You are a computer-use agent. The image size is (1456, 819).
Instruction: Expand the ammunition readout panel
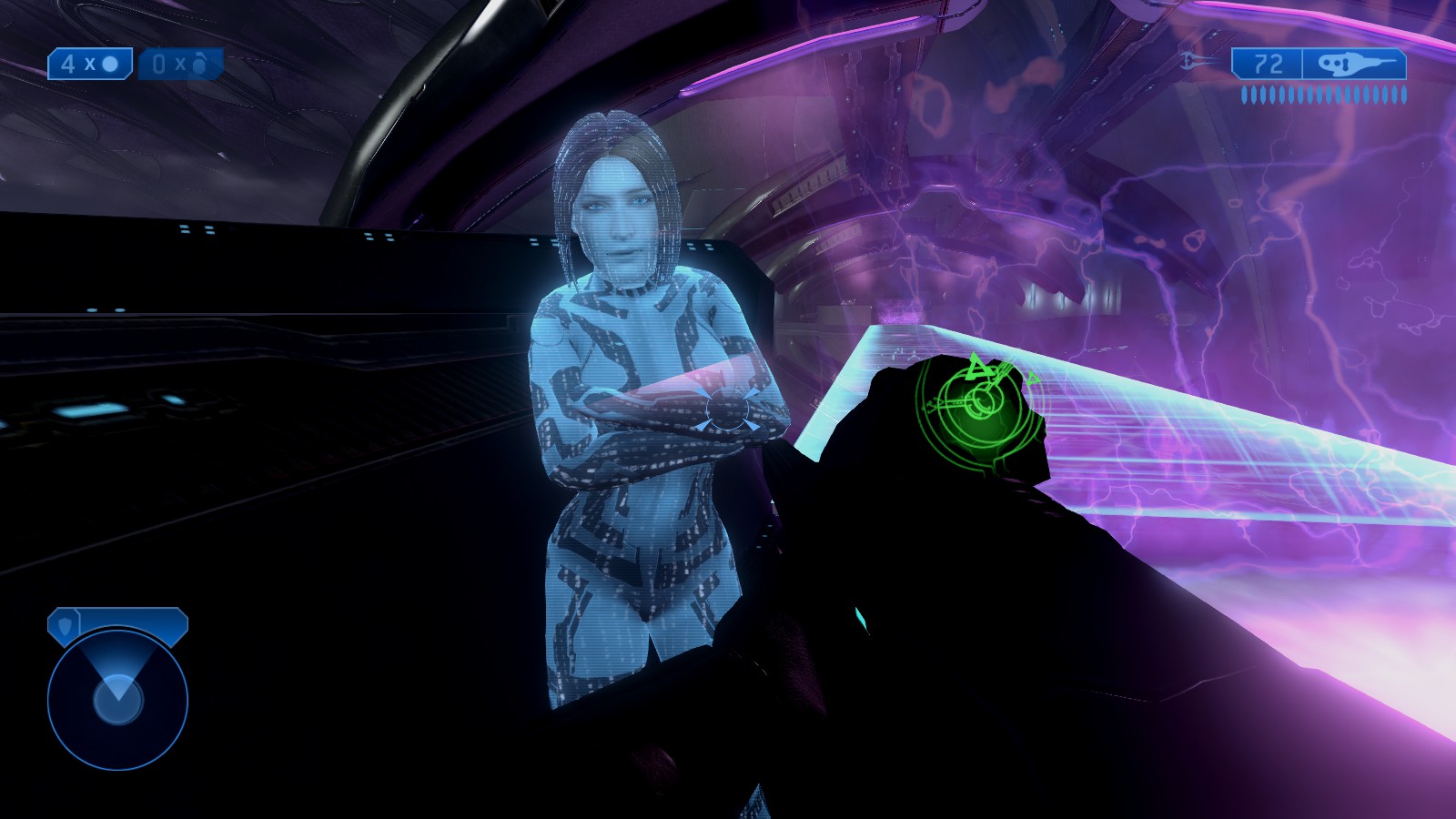(1319, 63)
